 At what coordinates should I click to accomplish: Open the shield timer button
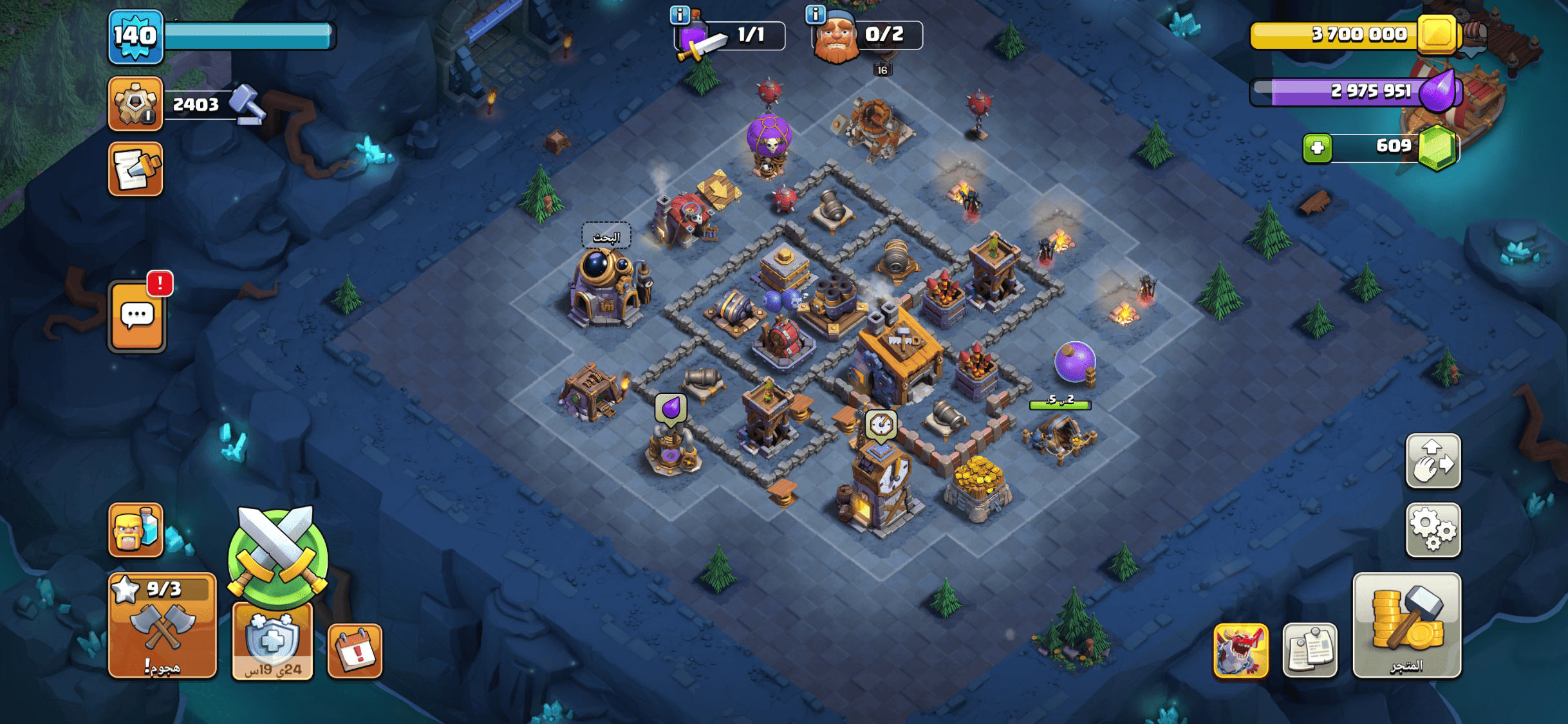[x=272, y=642]
